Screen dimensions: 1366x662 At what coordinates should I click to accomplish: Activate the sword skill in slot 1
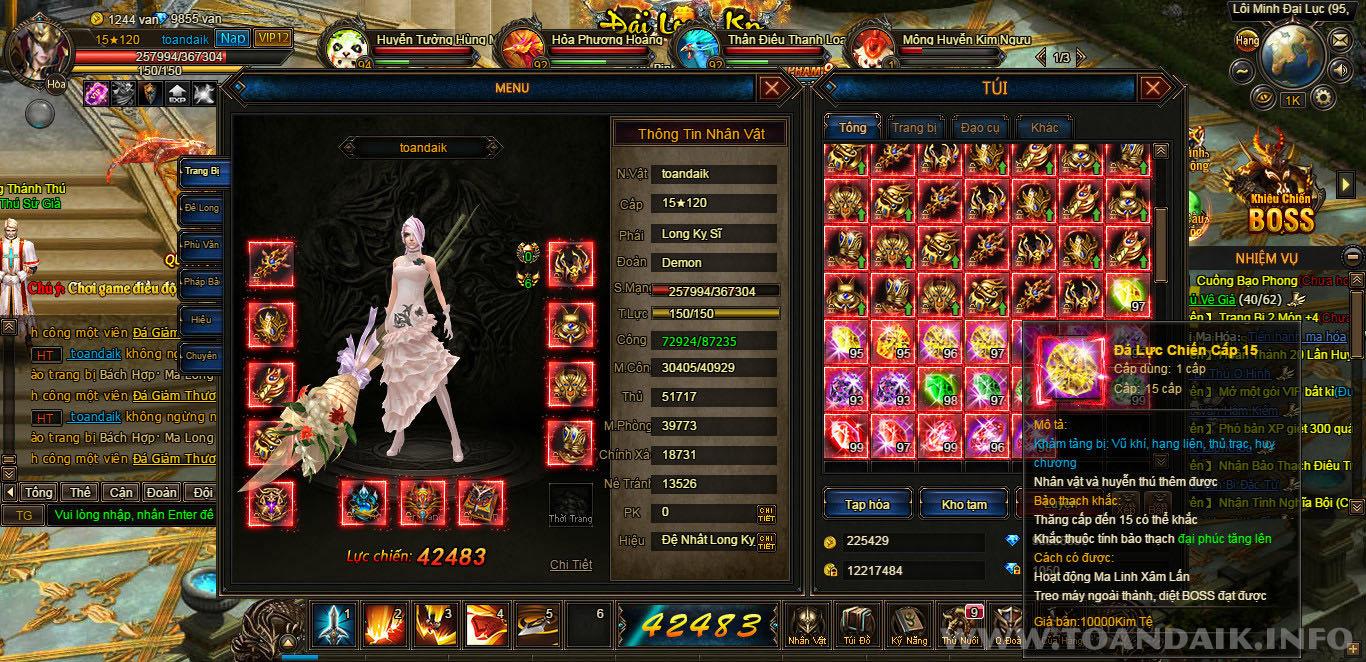pyautogui.click(x=332, y=625)
